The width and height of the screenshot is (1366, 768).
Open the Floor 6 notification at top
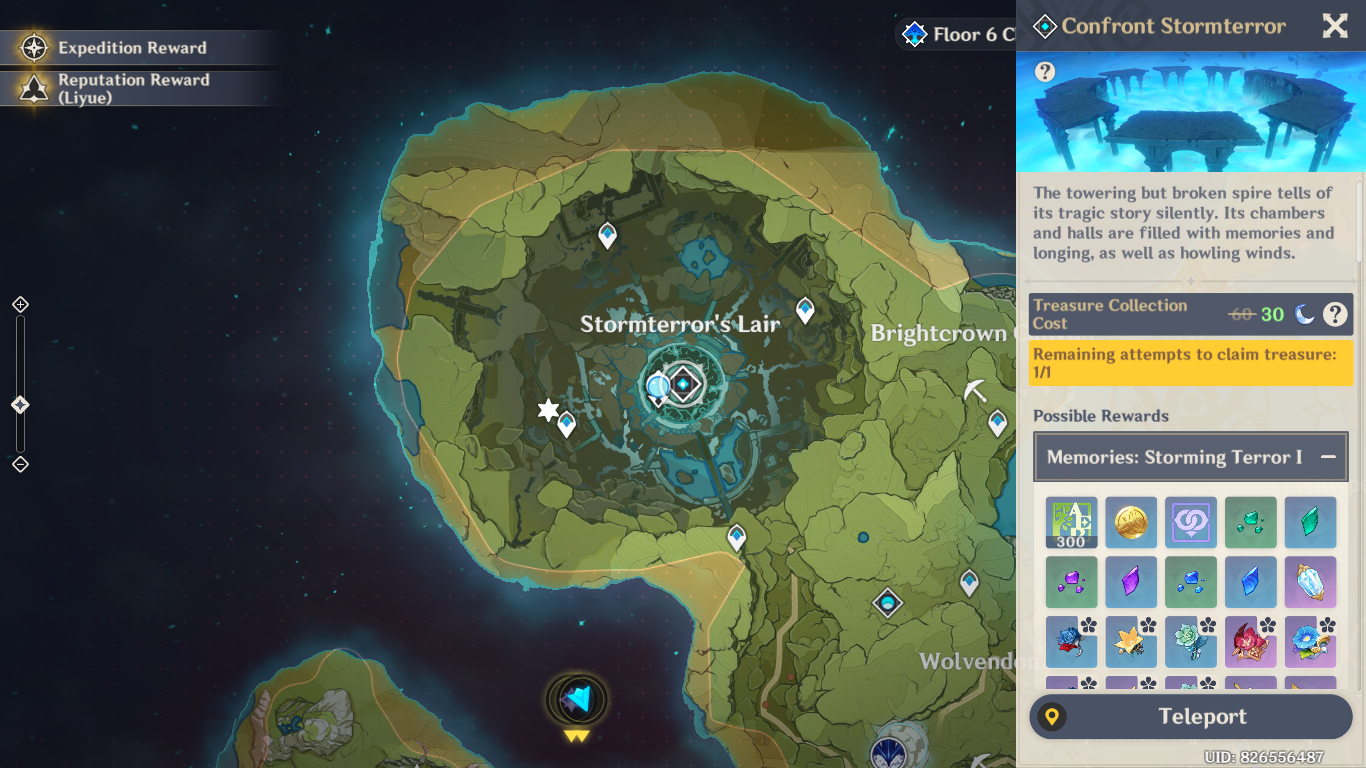coord(955,35)
